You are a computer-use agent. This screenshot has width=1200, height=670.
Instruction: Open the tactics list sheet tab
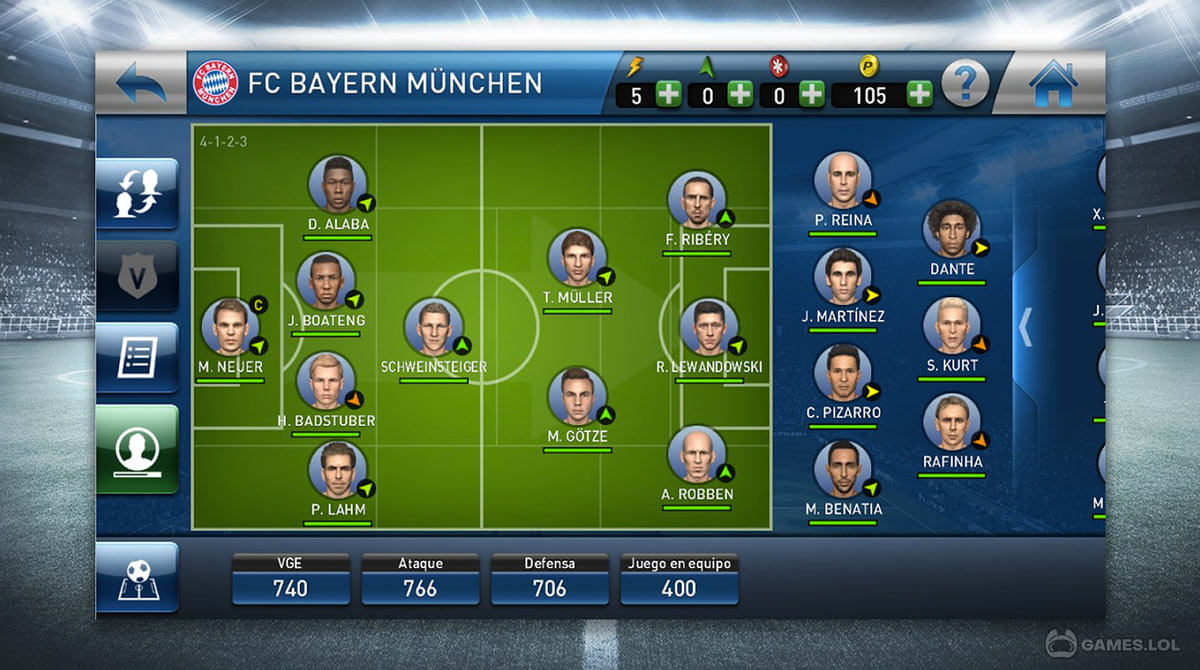[x=137, y=357]
